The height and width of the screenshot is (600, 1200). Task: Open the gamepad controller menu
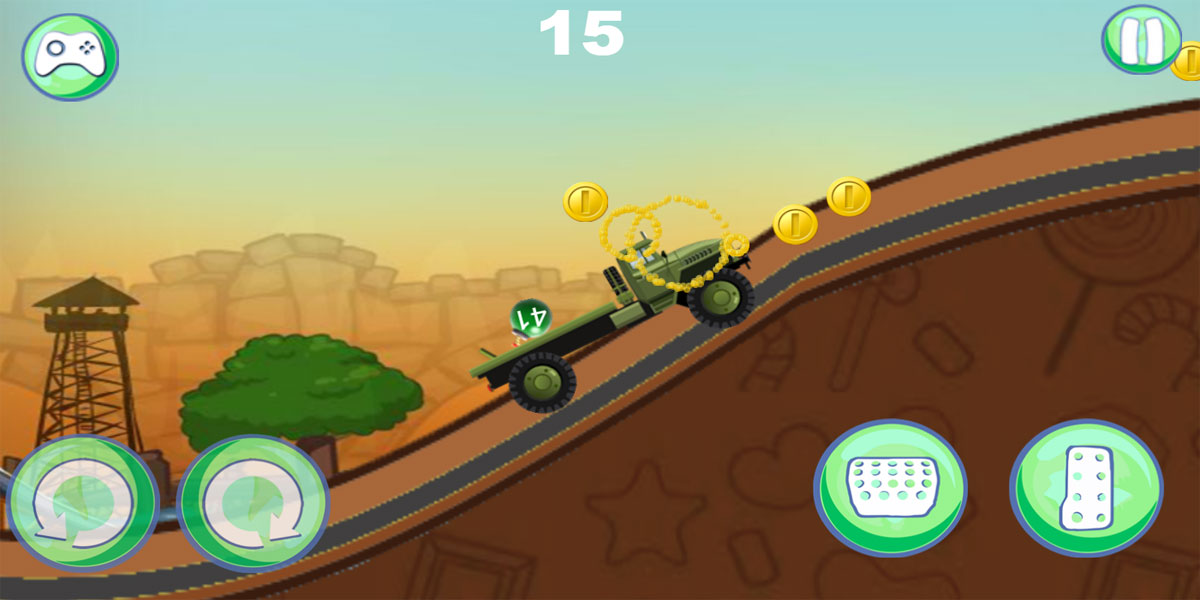(70, 56)
